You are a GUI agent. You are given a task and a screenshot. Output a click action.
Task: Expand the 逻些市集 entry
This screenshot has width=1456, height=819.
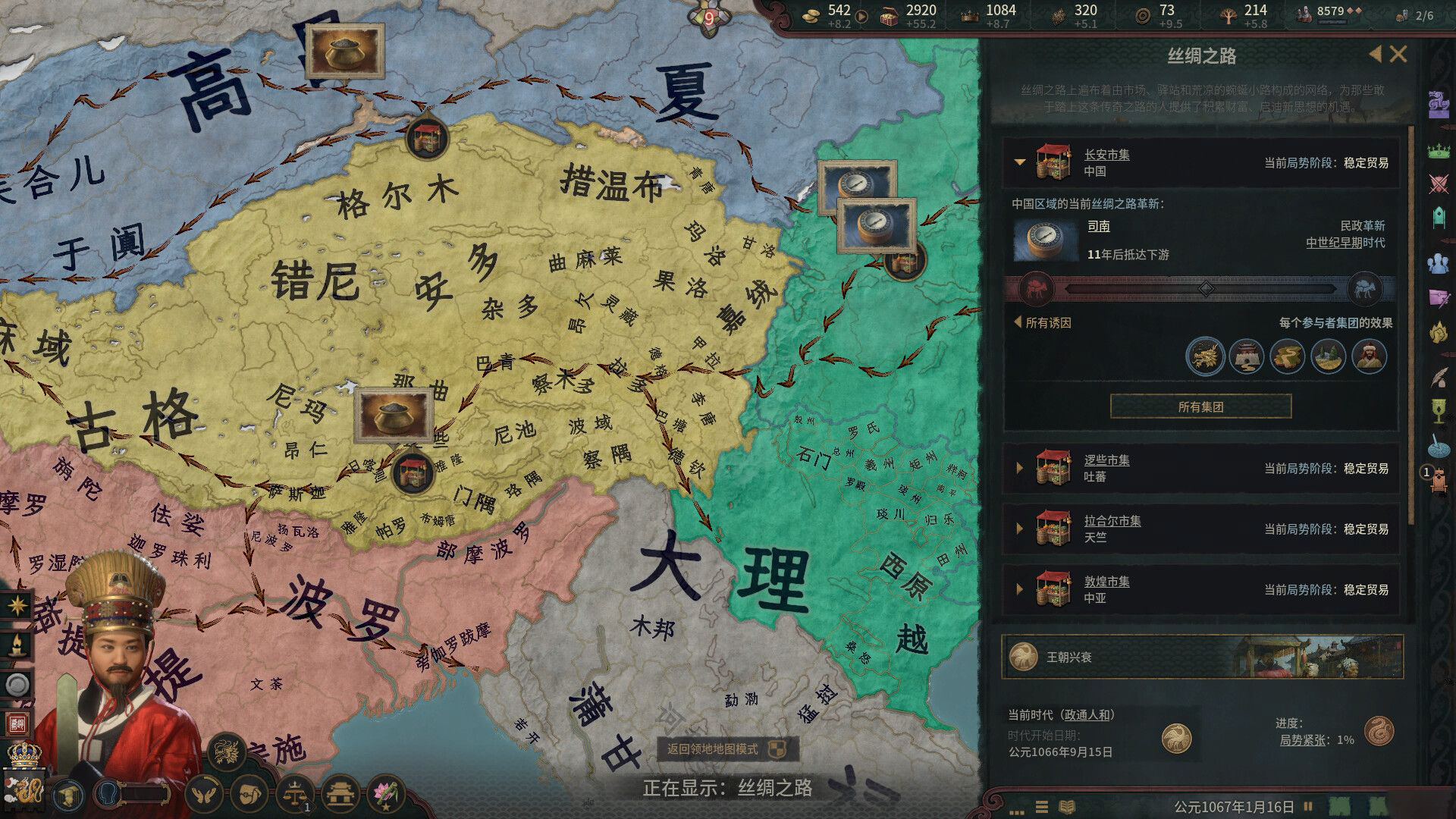(x=1020, y=469)
